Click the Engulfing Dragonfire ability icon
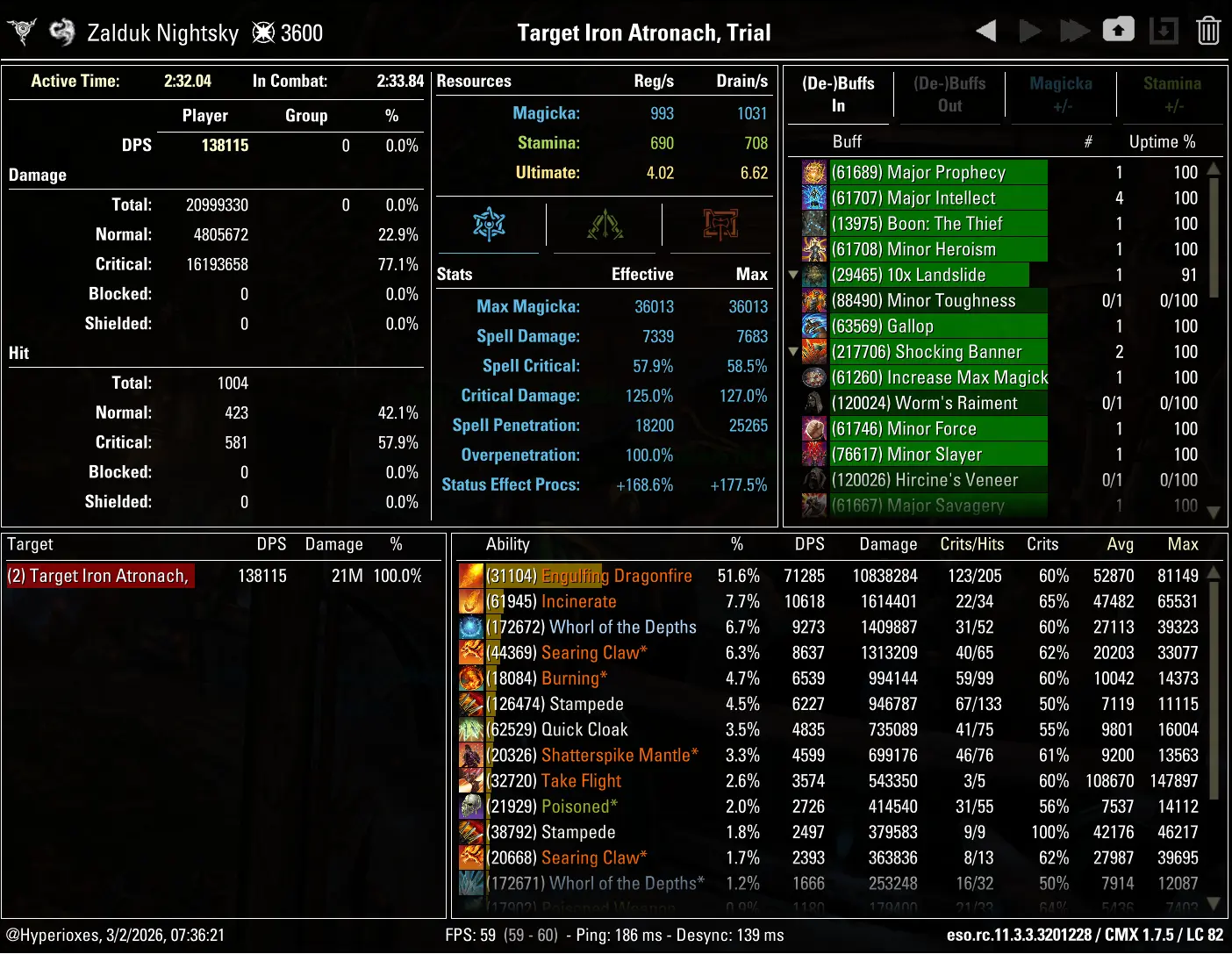The image size is (1232, 954). (470, 576)
